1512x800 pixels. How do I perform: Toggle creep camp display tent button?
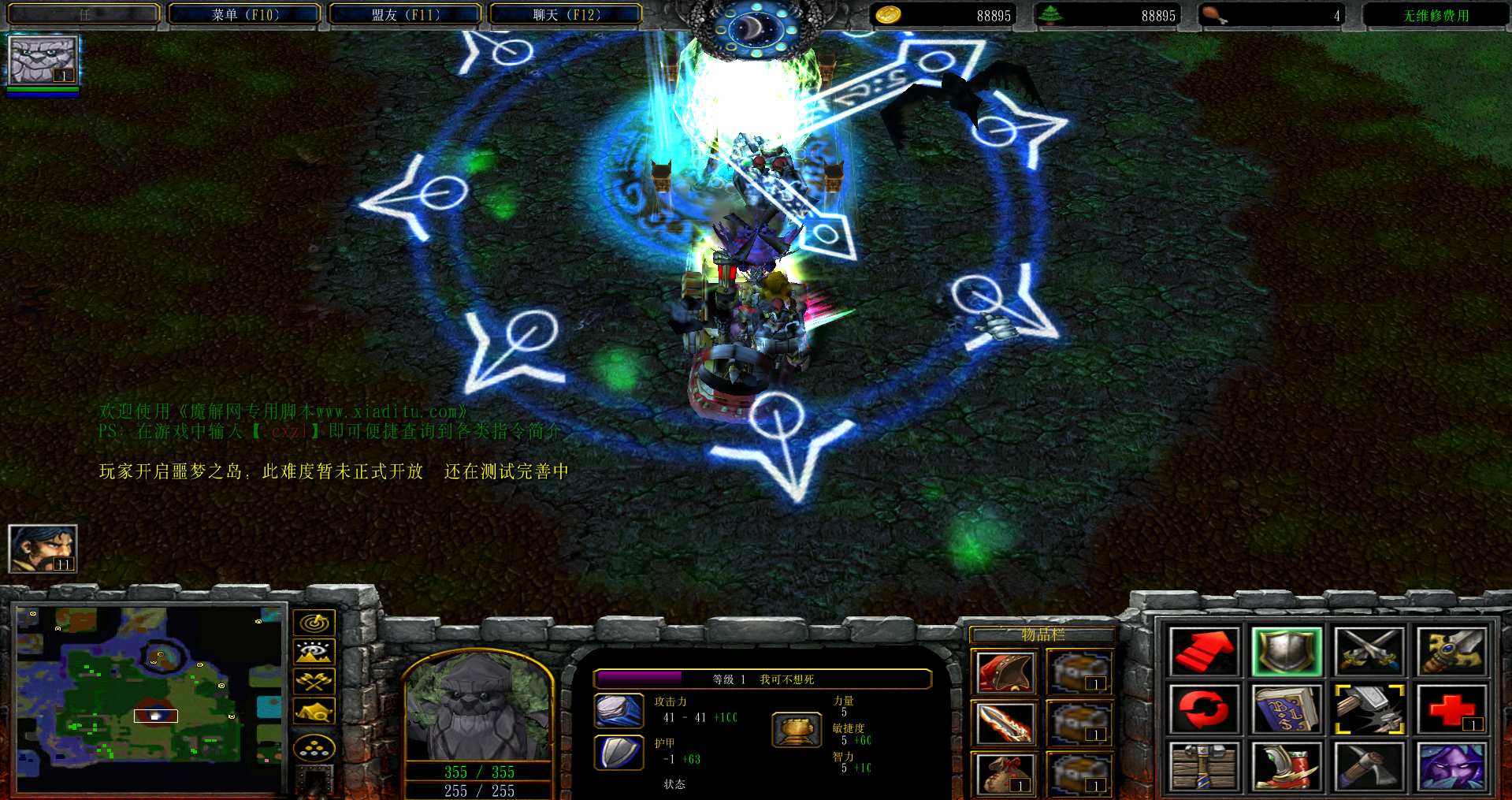(314, 711)
